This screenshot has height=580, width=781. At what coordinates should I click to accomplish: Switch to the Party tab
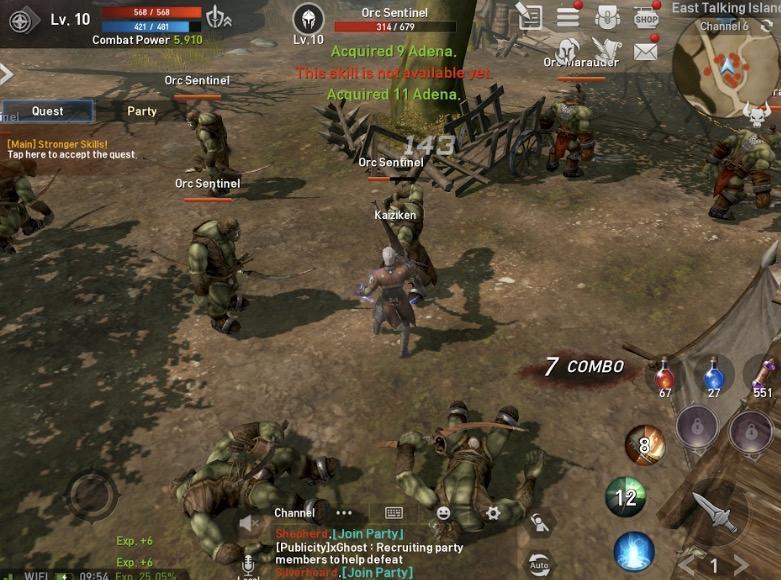pos(142,111)
